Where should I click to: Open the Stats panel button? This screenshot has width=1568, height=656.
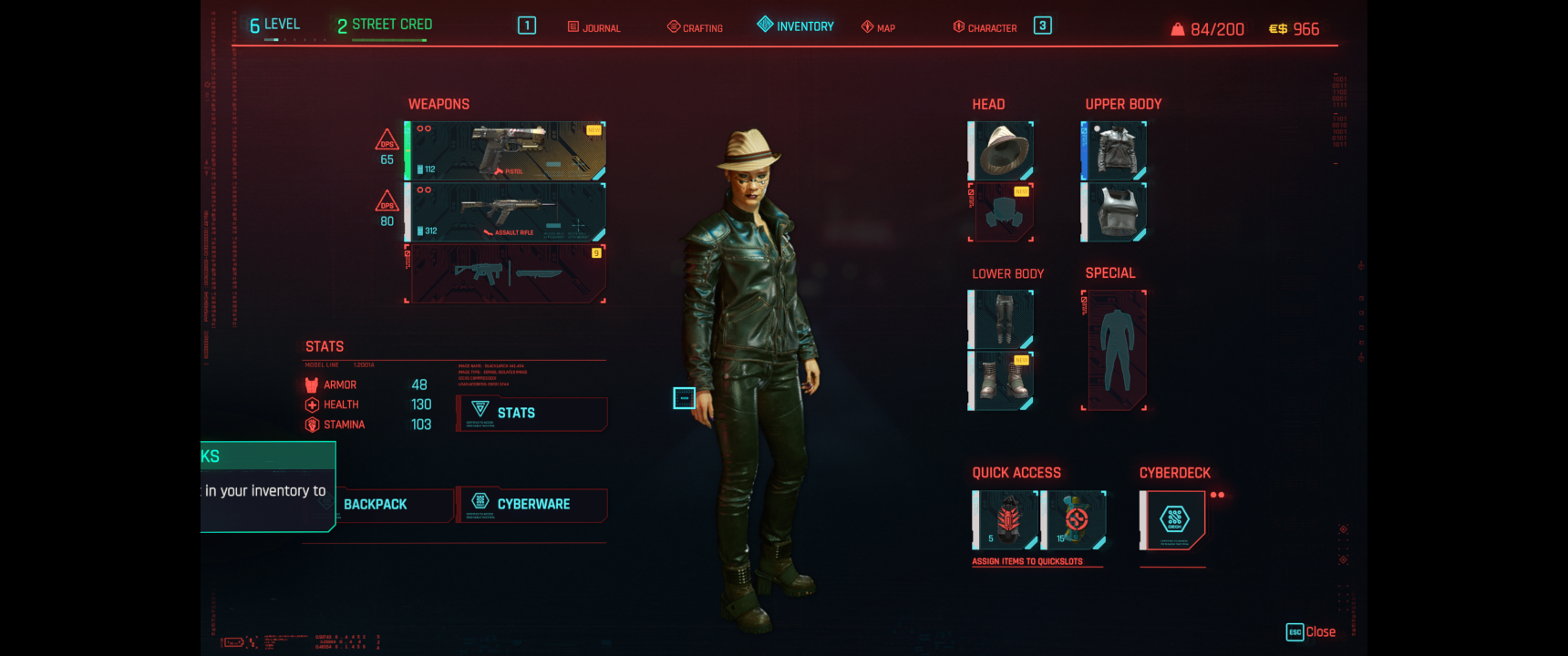pos(532,414)
